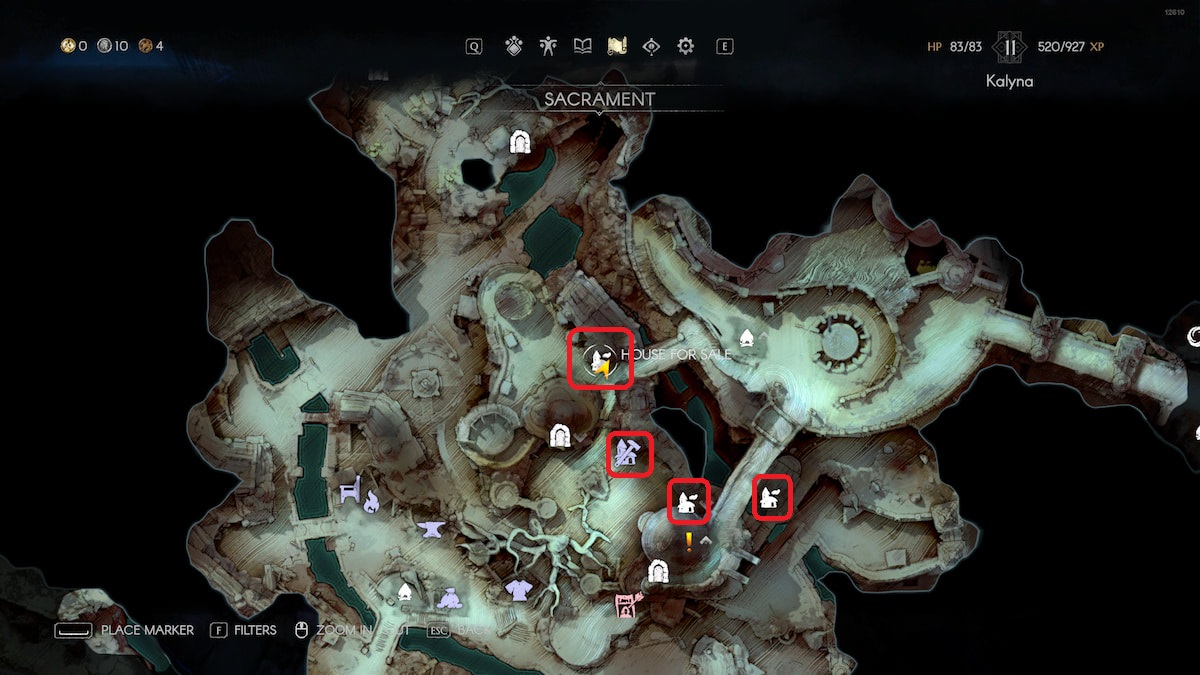This screenshot has height=675, width=1200.
Task: Open the gear settings tab
Action: tap(686, 46)
